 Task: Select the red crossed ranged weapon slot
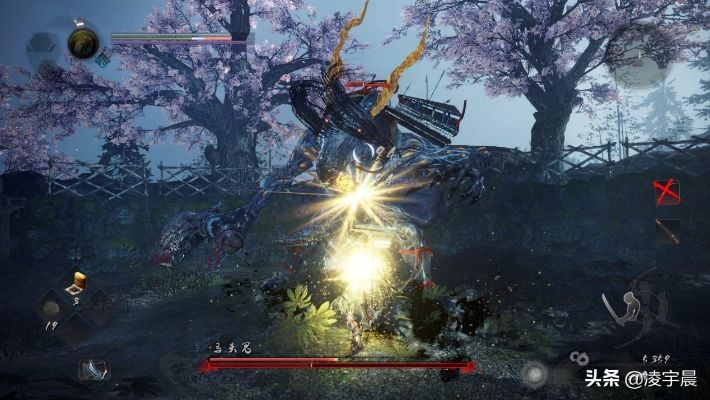(x=667, y=191)
